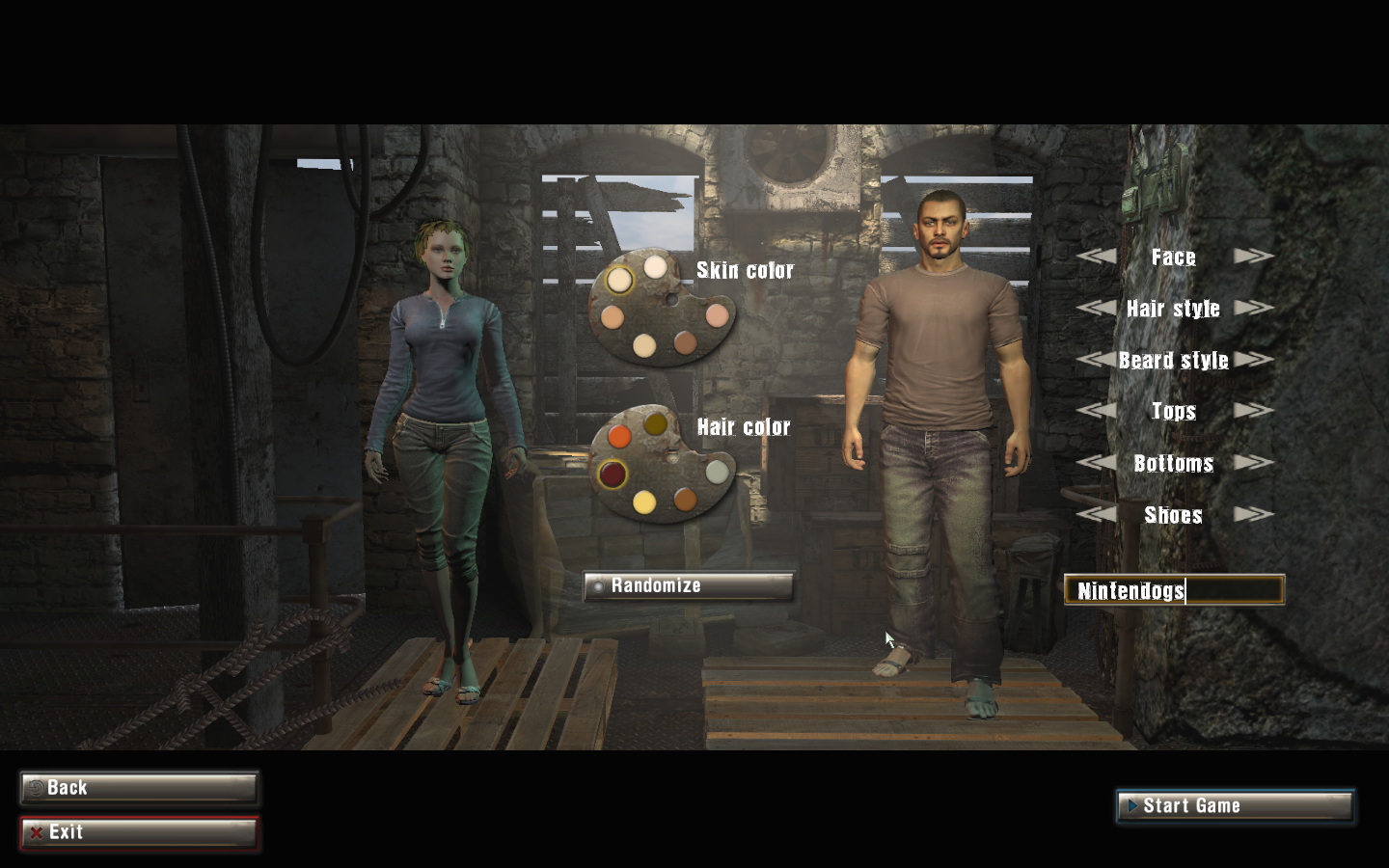Pick the pink skin color swatch
This screenshot has height=868, width=1389.
click(716, 315)
